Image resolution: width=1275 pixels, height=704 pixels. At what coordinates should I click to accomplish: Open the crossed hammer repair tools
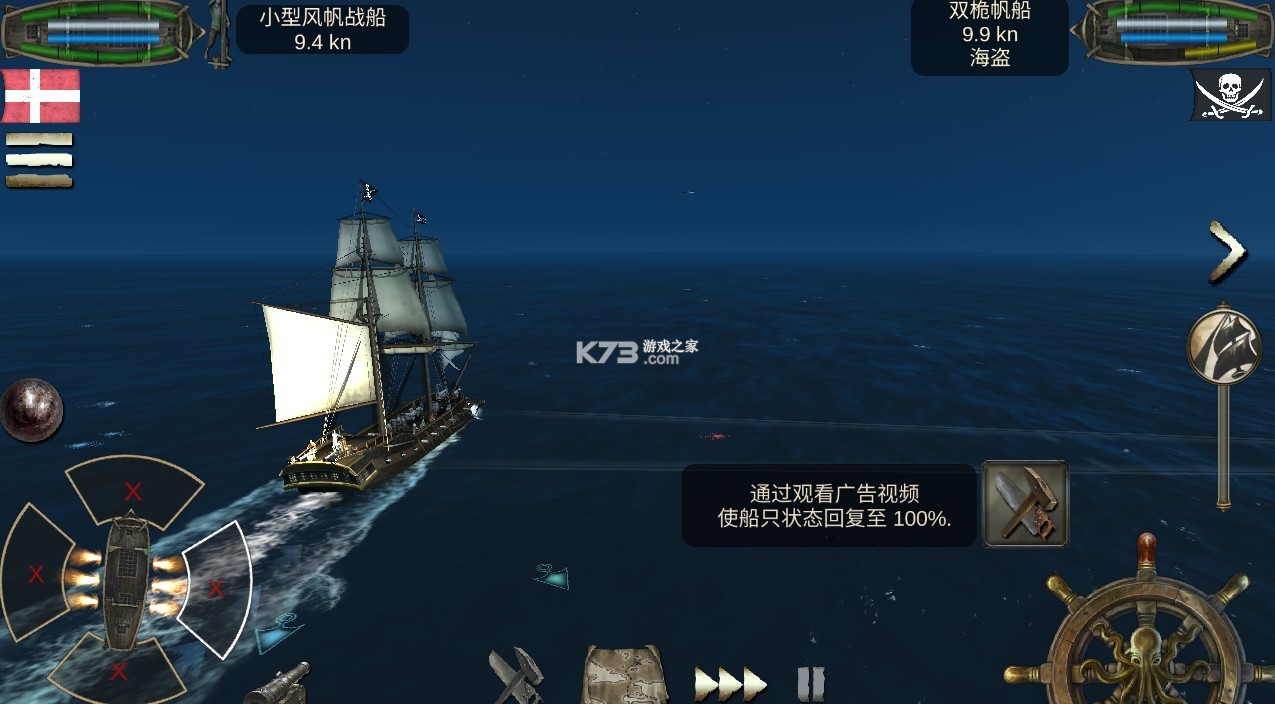click(x=516, y=676)
